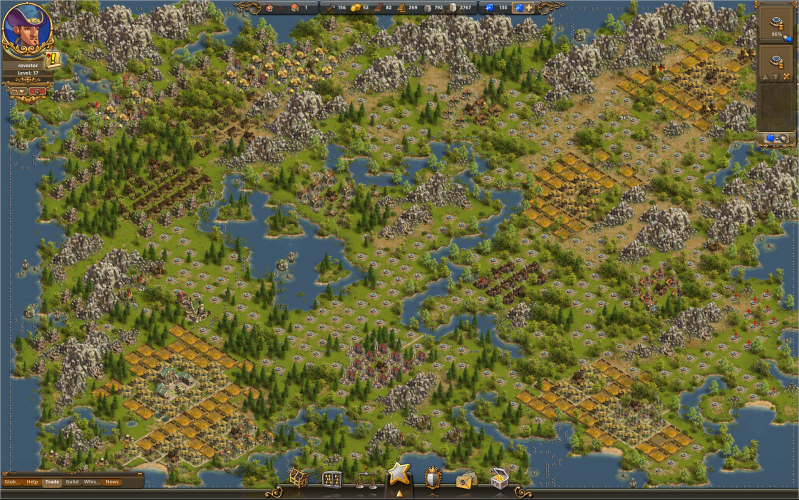Image resolution: width=799 pixels, height=500 pixels.
Task: Open the player avatar portrait
Action: tap(28, 30)
